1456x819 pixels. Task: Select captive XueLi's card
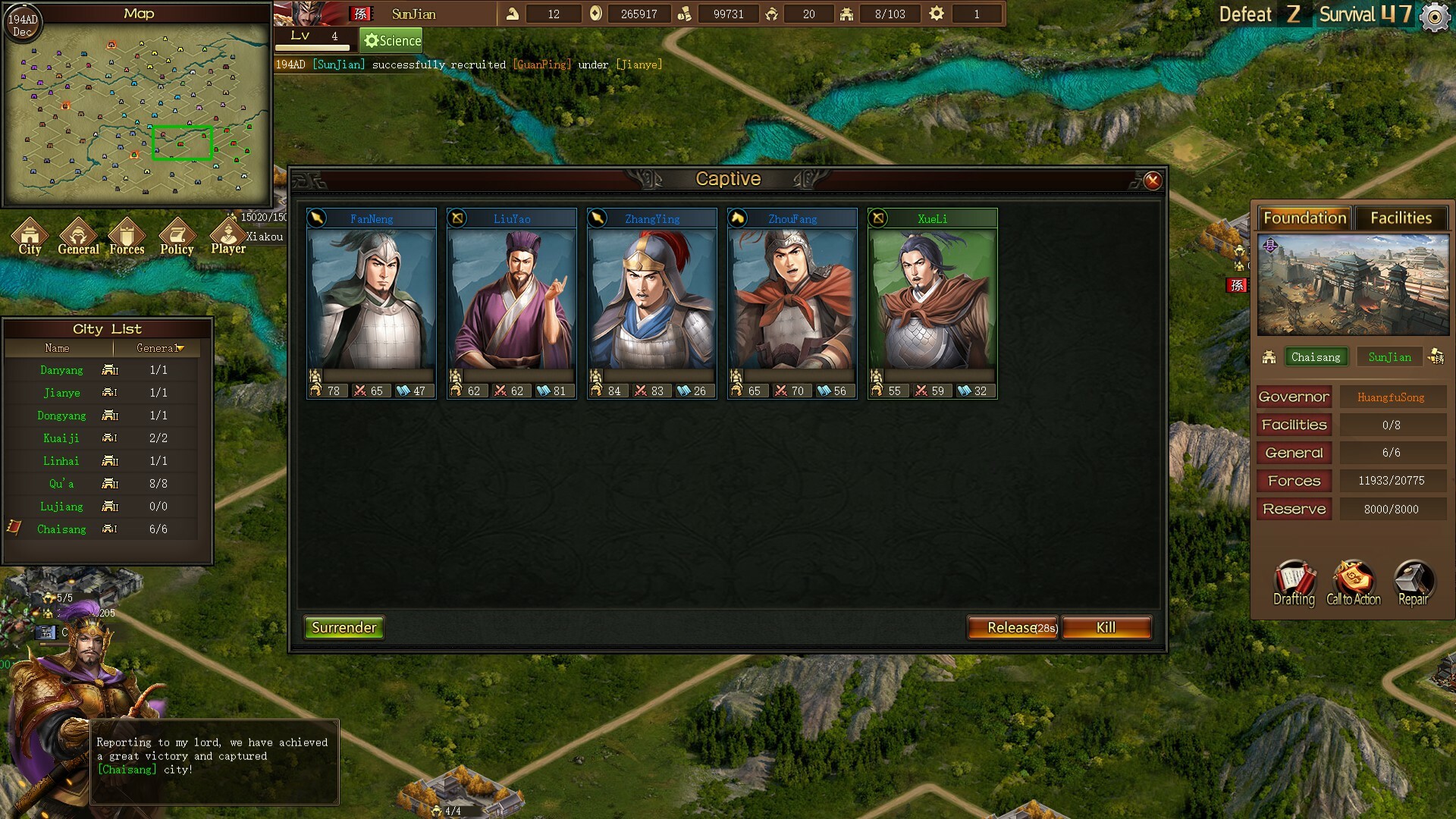pos(933,303)
